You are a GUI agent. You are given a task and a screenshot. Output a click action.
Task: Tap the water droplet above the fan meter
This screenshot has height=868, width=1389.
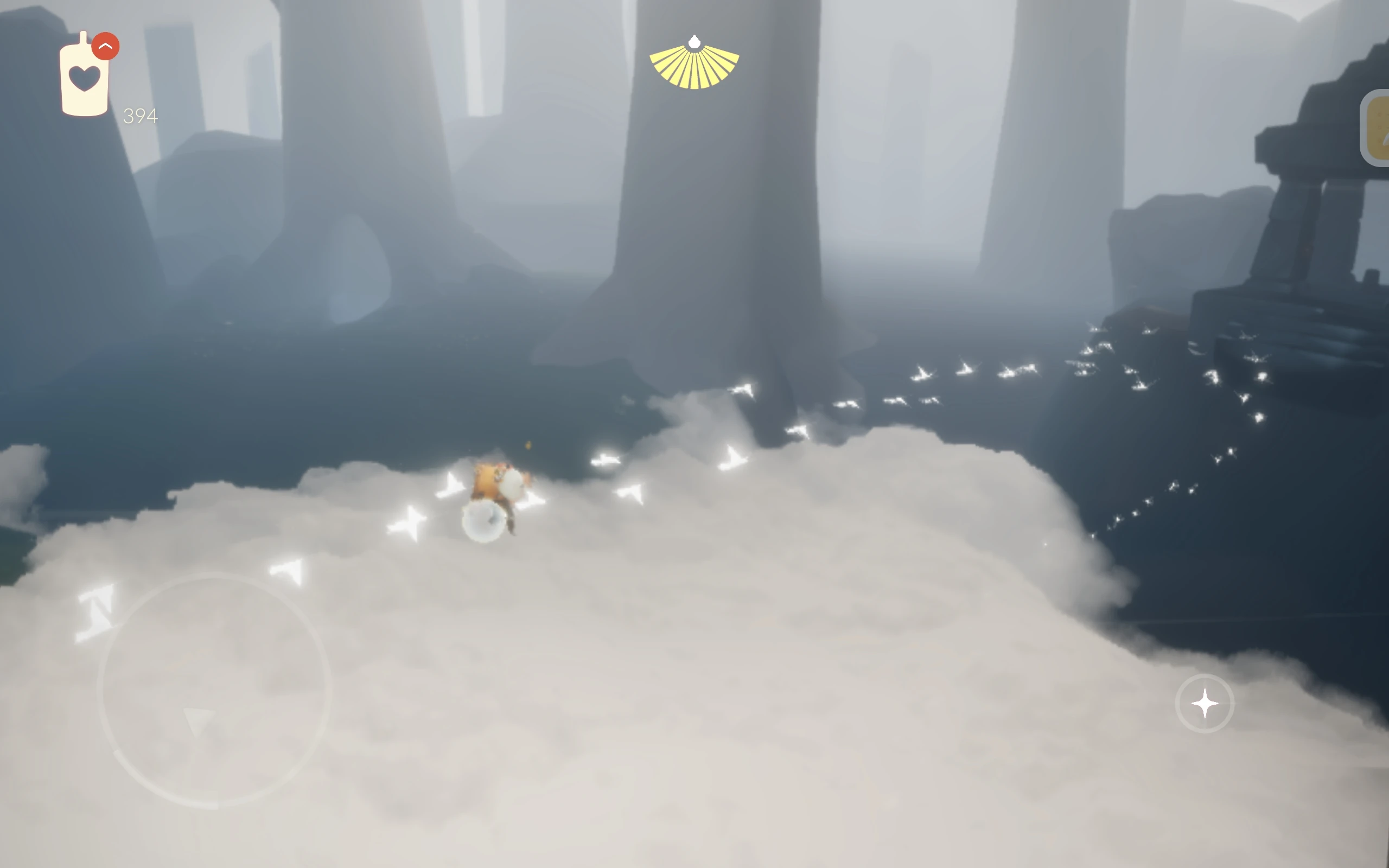pos(693,41)
